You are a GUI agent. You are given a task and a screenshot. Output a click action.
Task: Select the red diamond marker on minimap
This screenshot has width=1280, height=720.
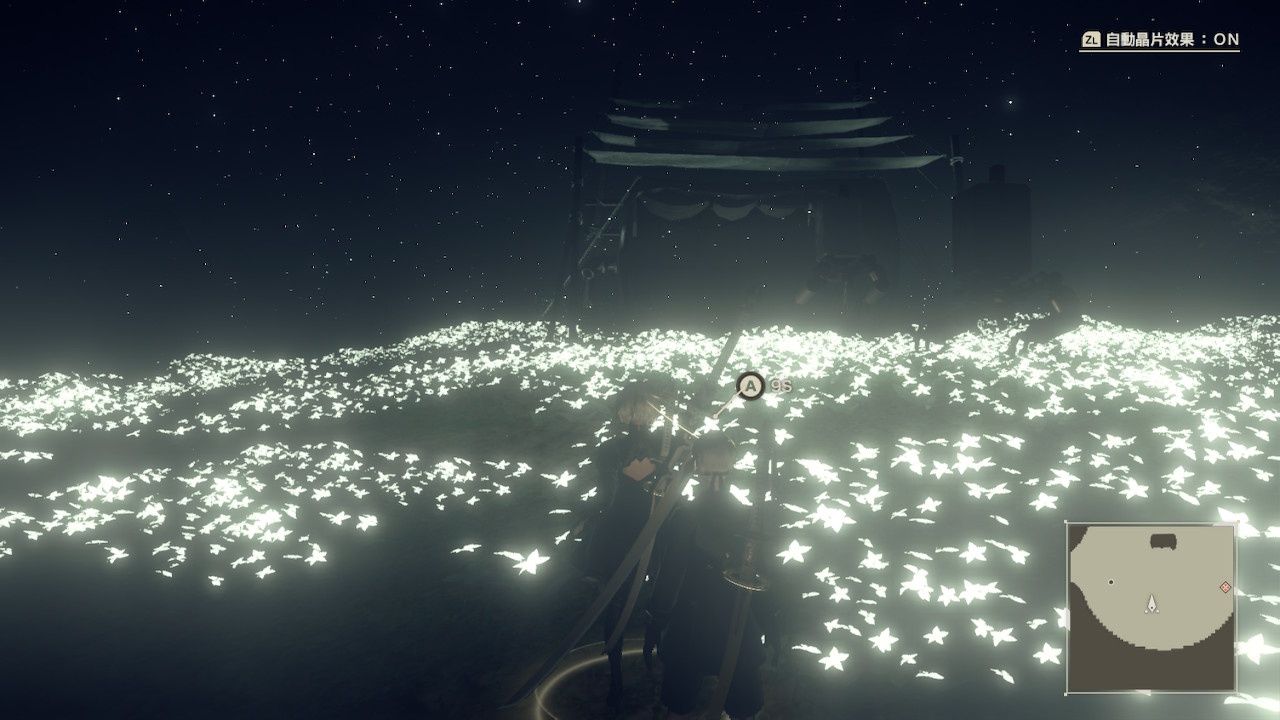(x=1225, y=587)
